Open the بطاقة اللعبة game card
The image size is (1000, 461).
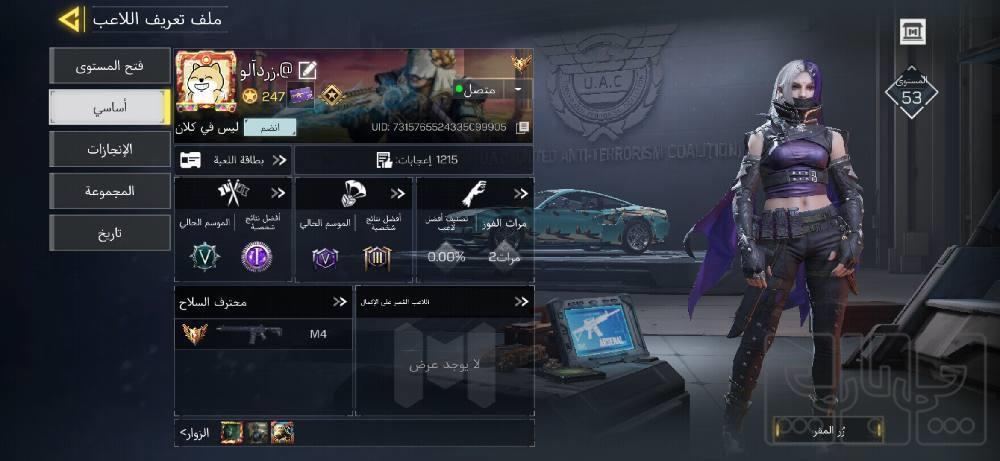pos(234,160)
